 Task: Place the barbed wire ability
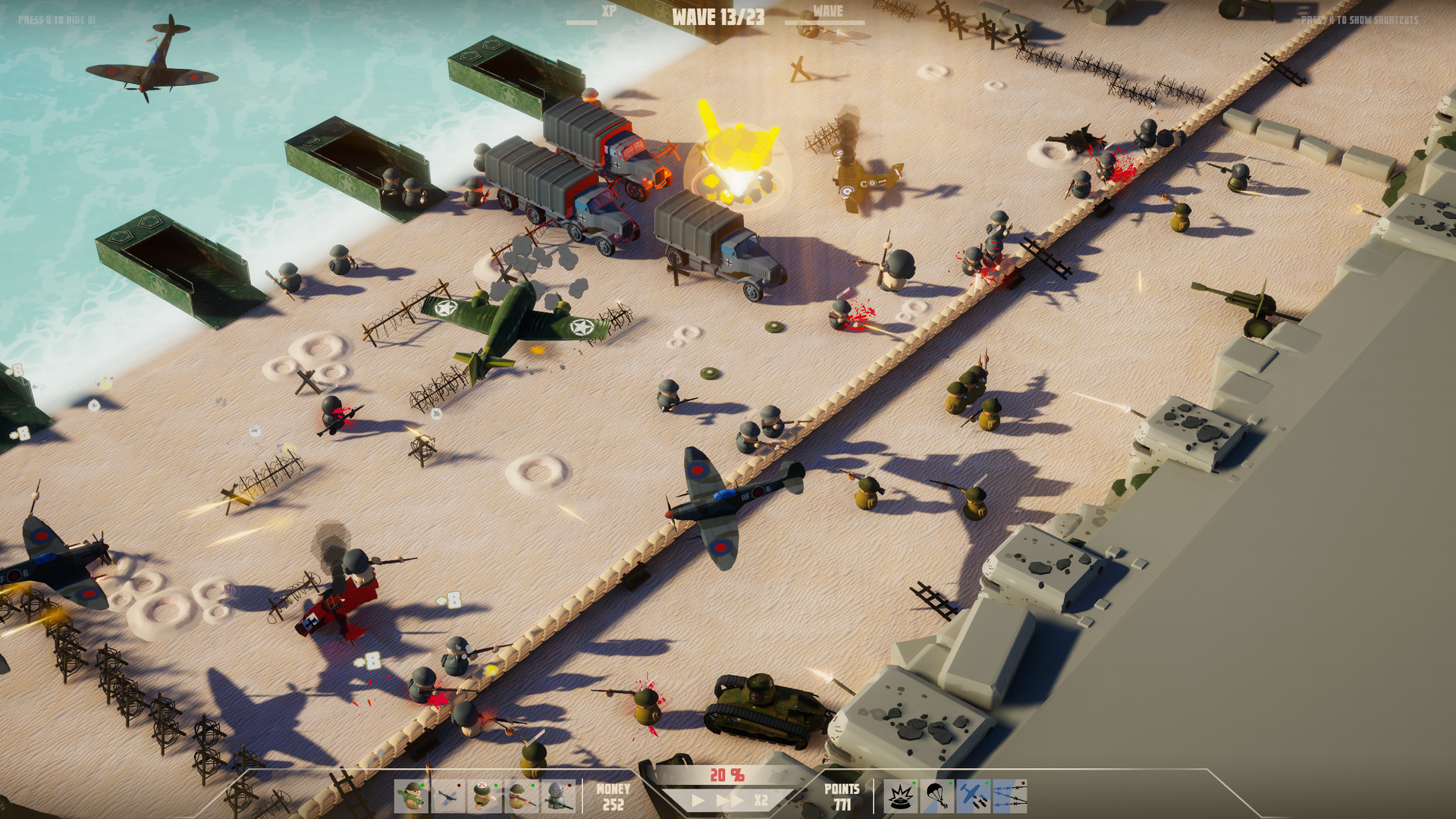[x=1009, y=795]
